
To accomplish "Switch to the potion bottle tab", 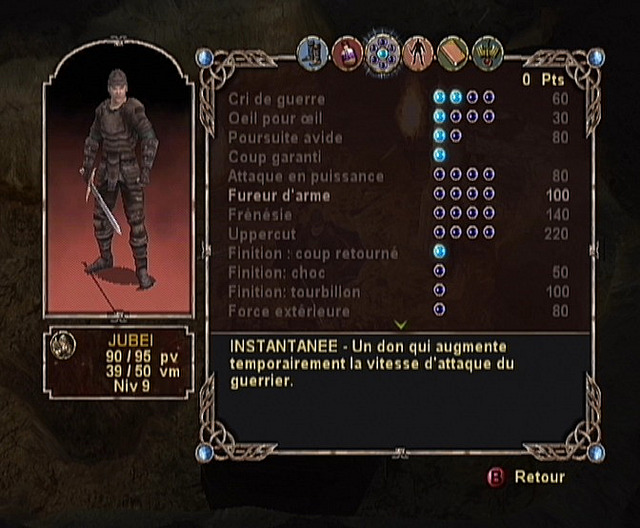I will pyautogui.click(x=347, y=50).
